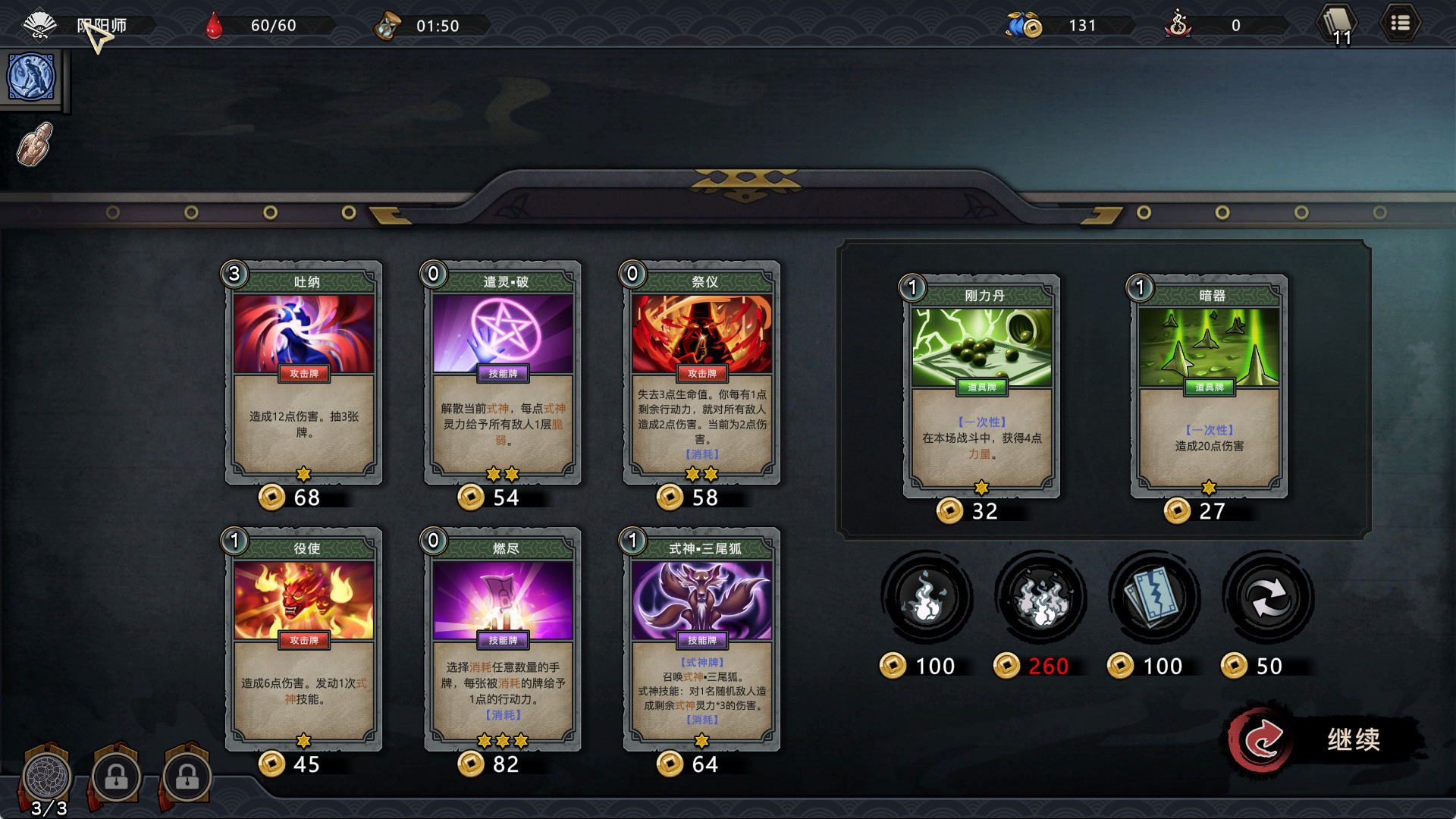Select the blue figure relic icon
Image resolution: width=1456 pixels, height=819 pixels.
[x=31, y=77]
